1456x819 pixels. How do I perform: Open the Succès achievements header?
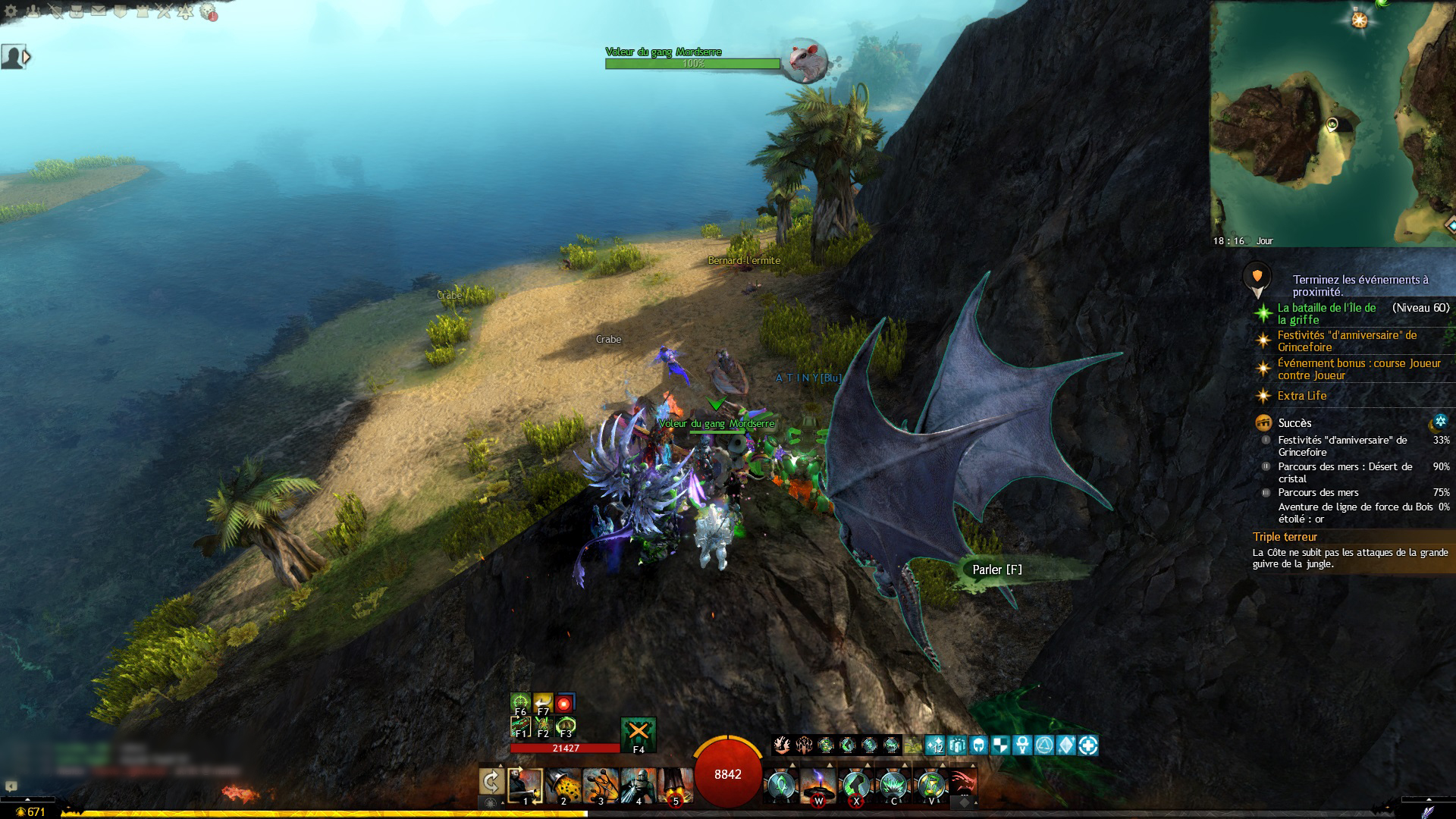click(x=1294, y=423)
